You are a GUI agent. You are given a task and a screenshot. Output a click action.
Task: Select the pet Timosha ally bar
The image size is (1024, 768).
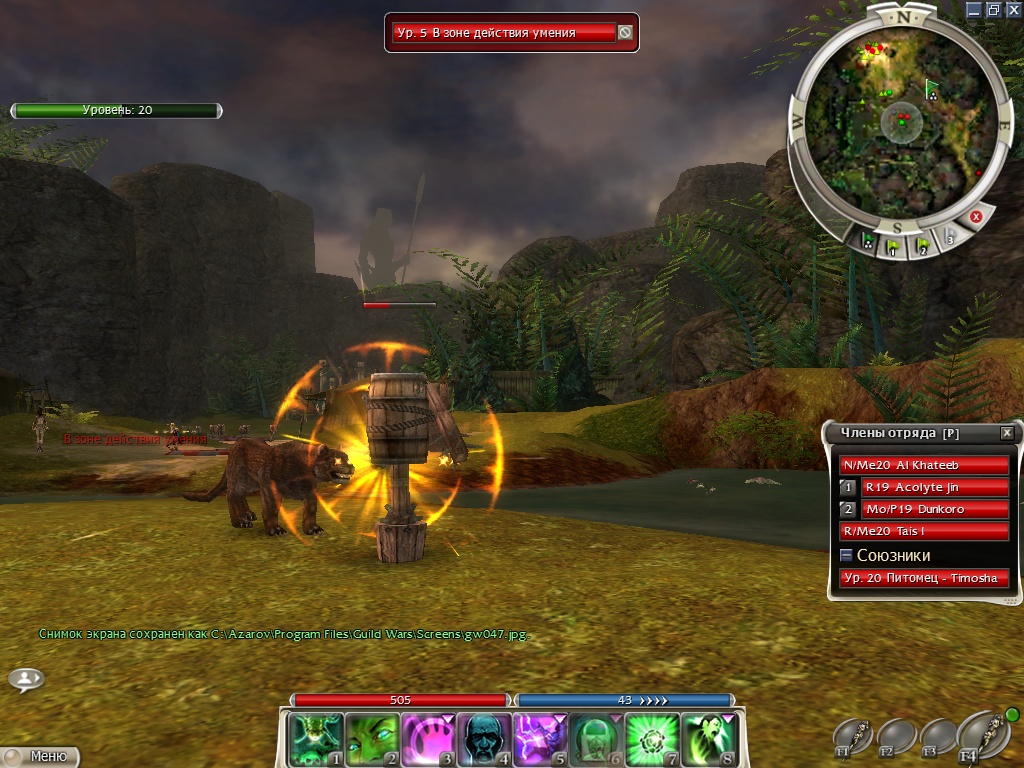tap(924, 578)
